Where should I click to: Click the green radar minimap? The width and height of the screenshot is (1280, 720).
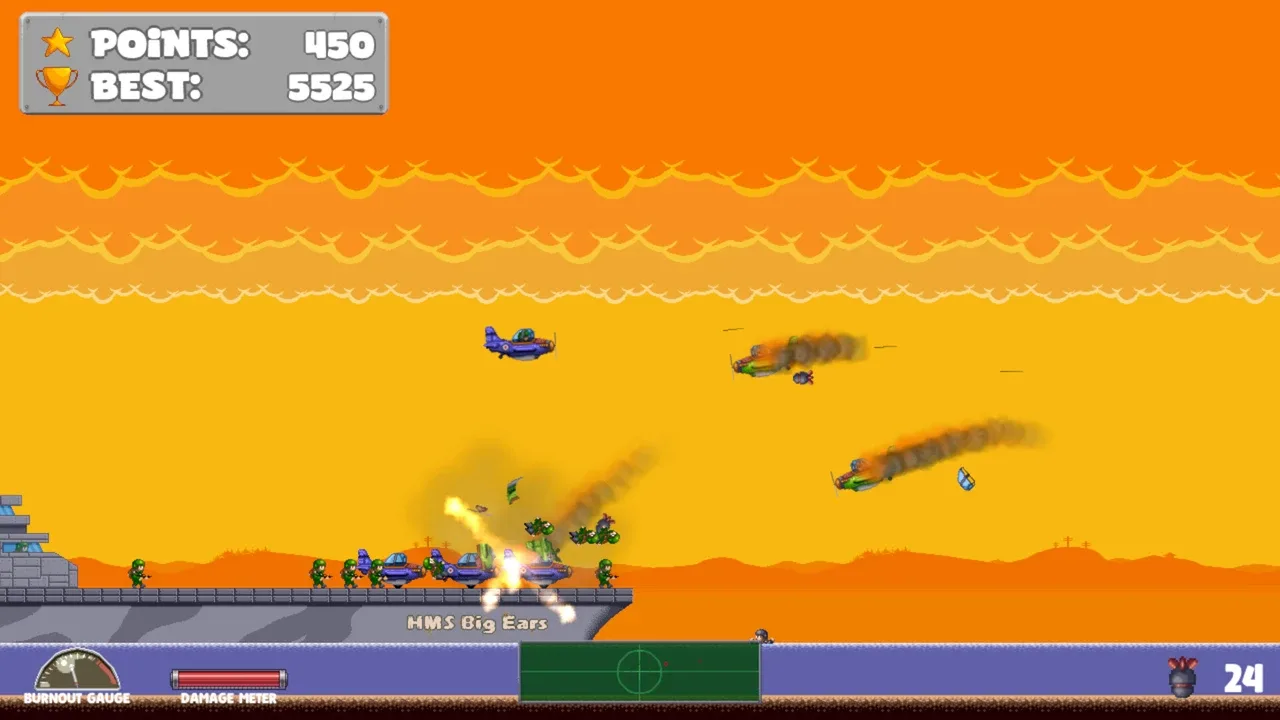639,671
